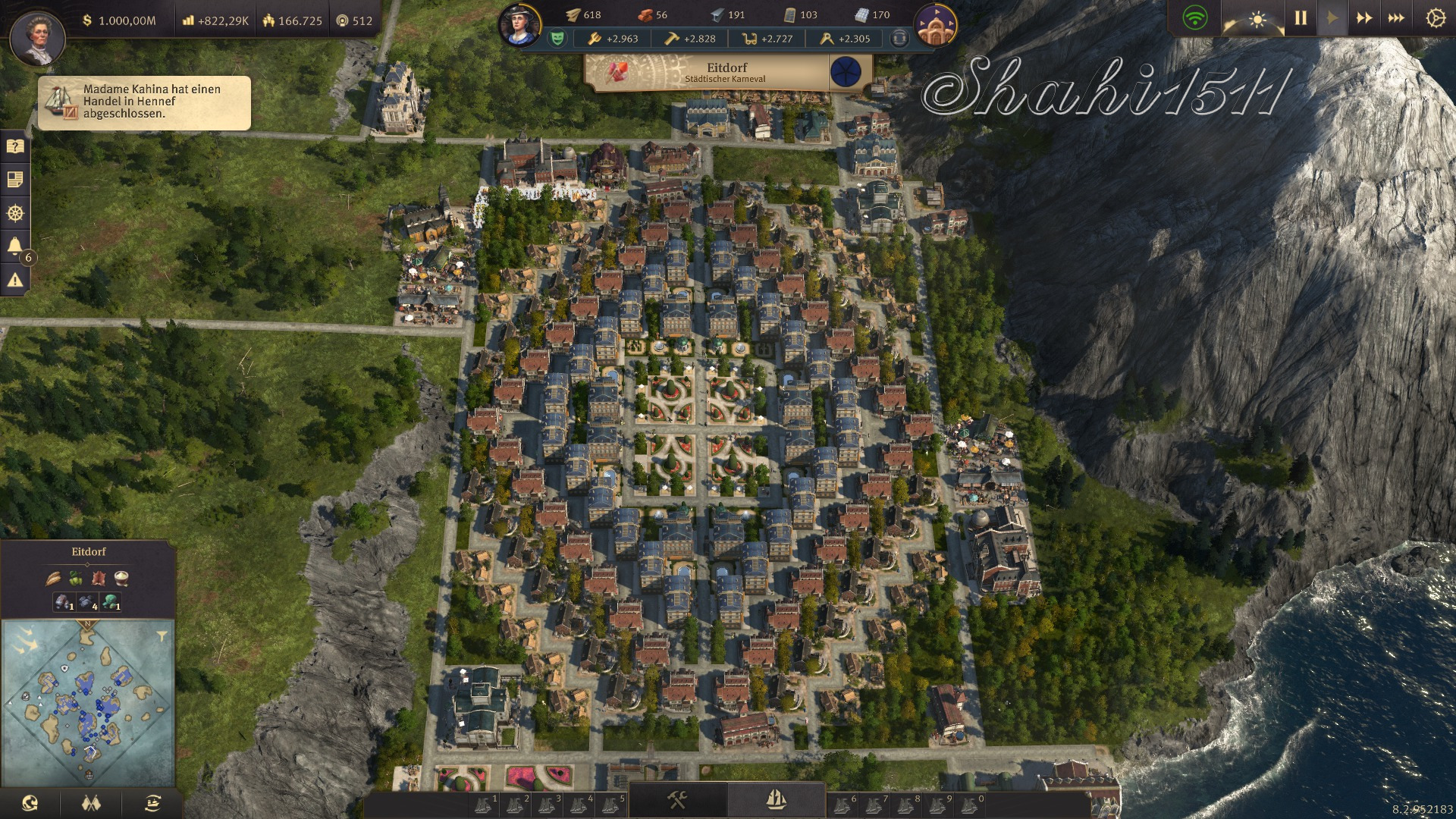
Task: Open the gear options menu
Action: pos(1435,18)
